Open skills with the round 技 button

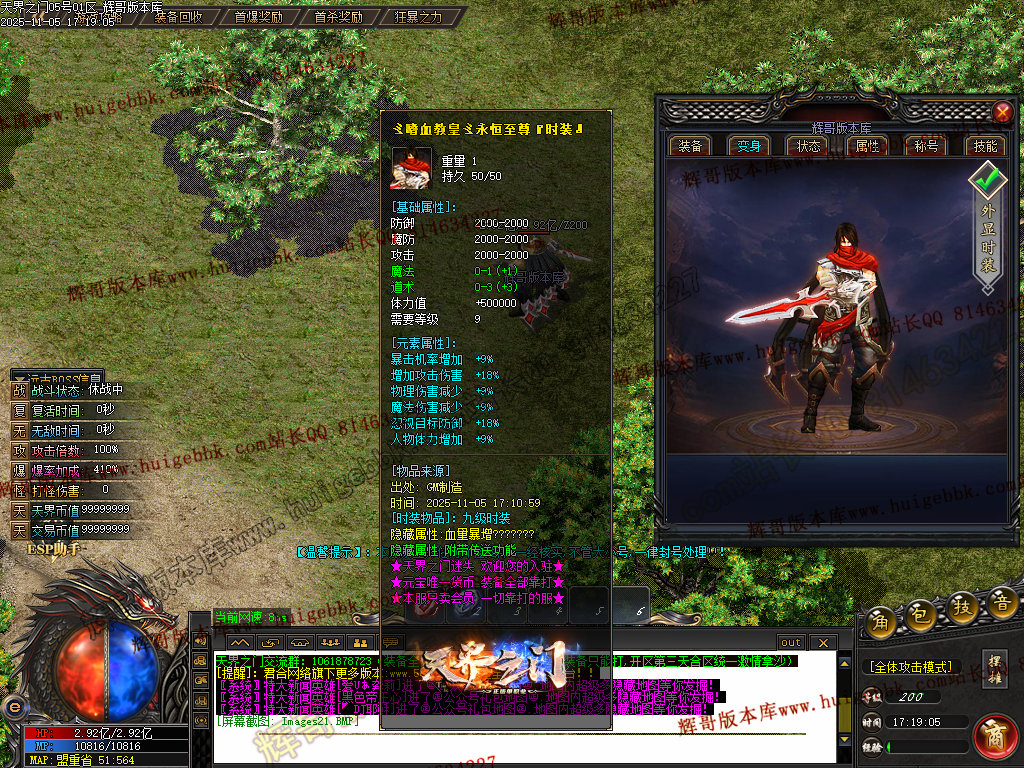(x=962, y=607)
